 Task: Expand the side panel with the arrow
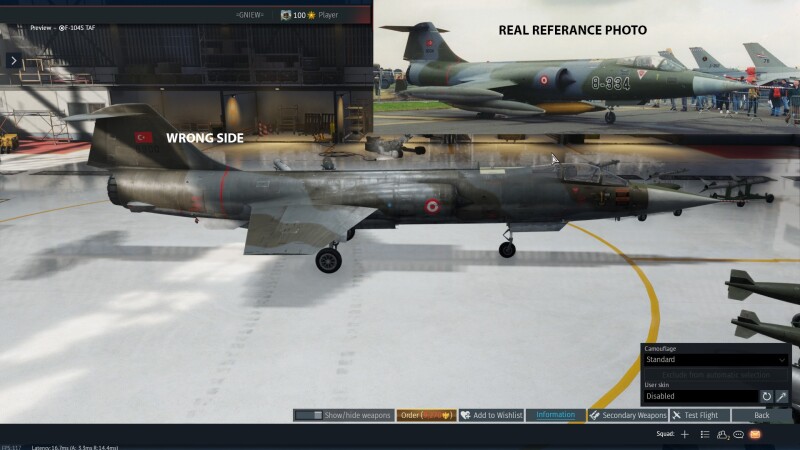pyautogui.click(x=14, y=61)
